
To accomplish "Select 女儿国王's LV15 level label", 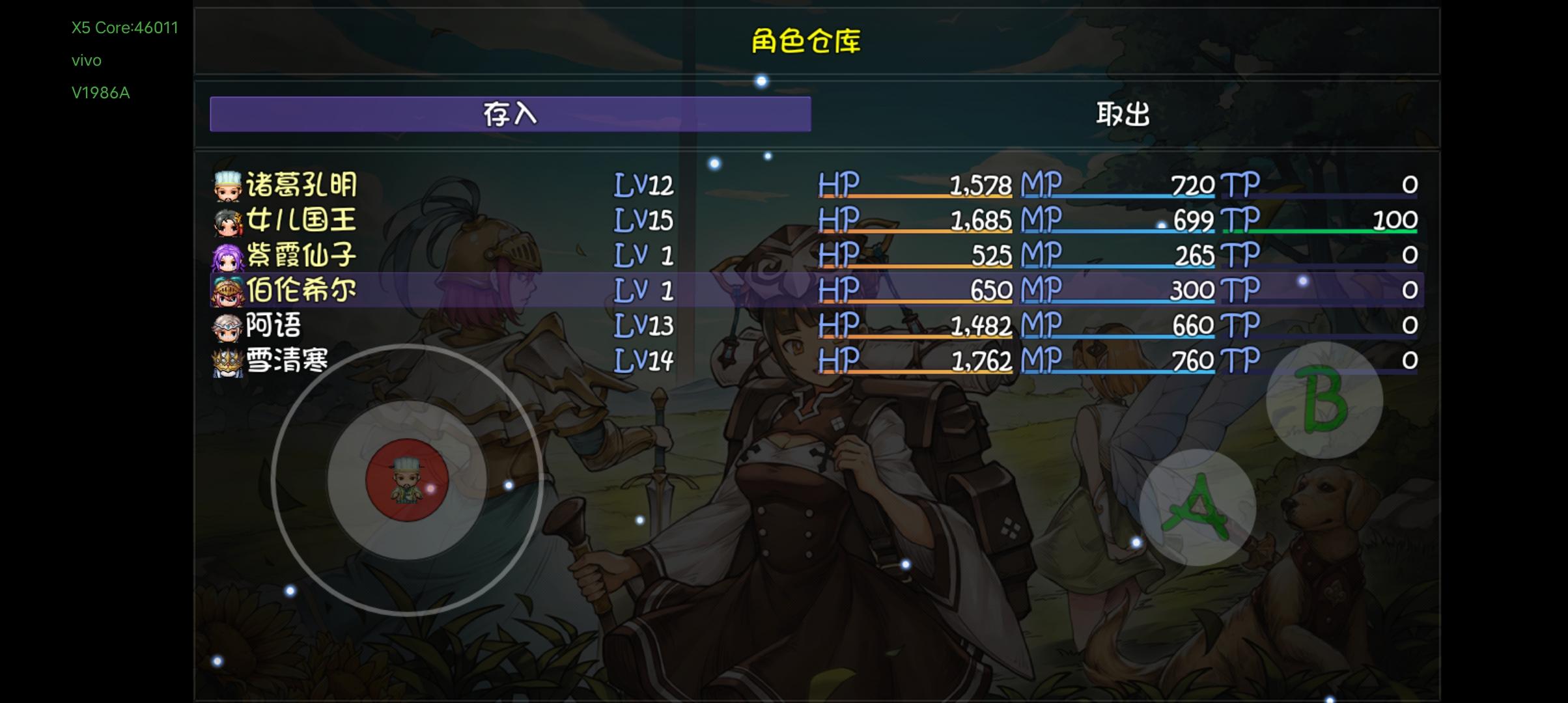I will click(641, 220).
